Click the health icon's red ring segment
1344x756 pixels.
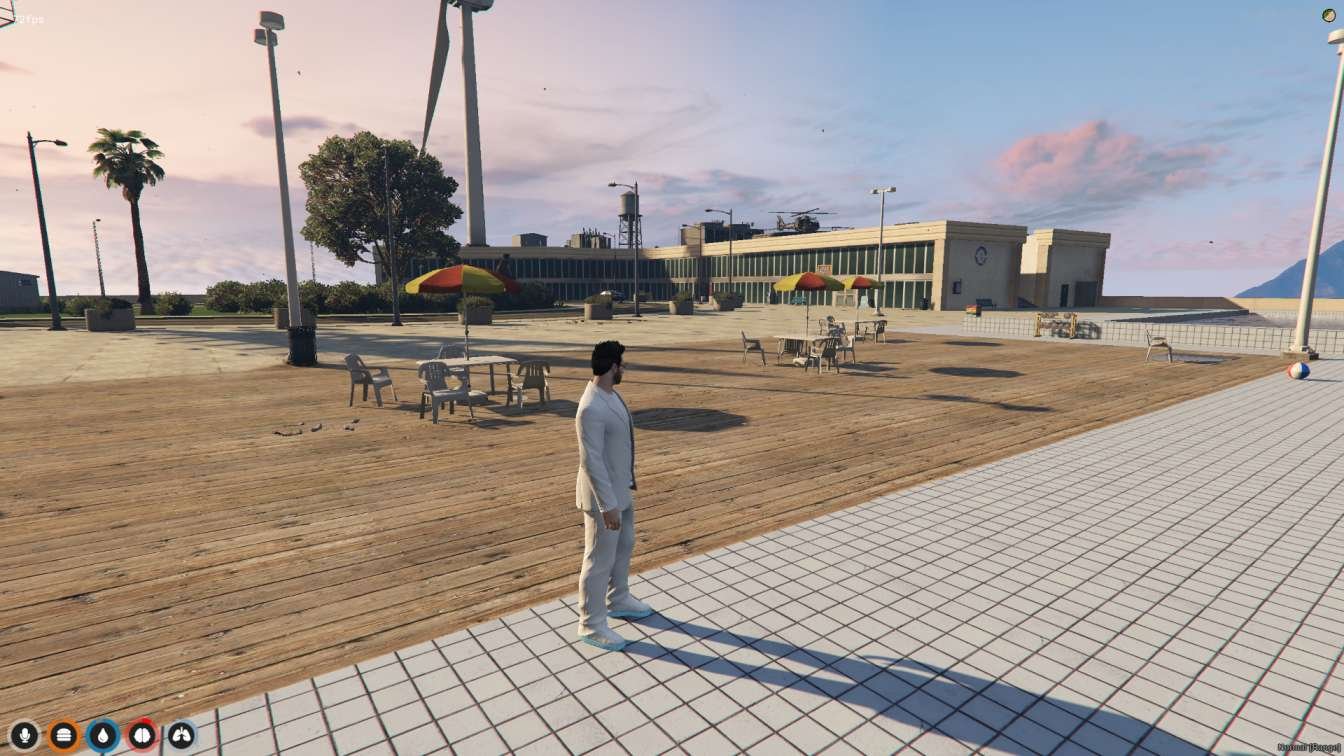point(145,721)
